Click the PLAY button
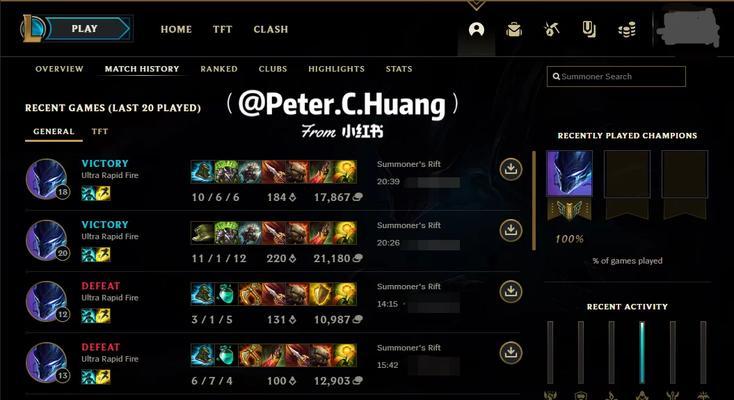Viewport: 734px width, 400px height. click(85, 29)
